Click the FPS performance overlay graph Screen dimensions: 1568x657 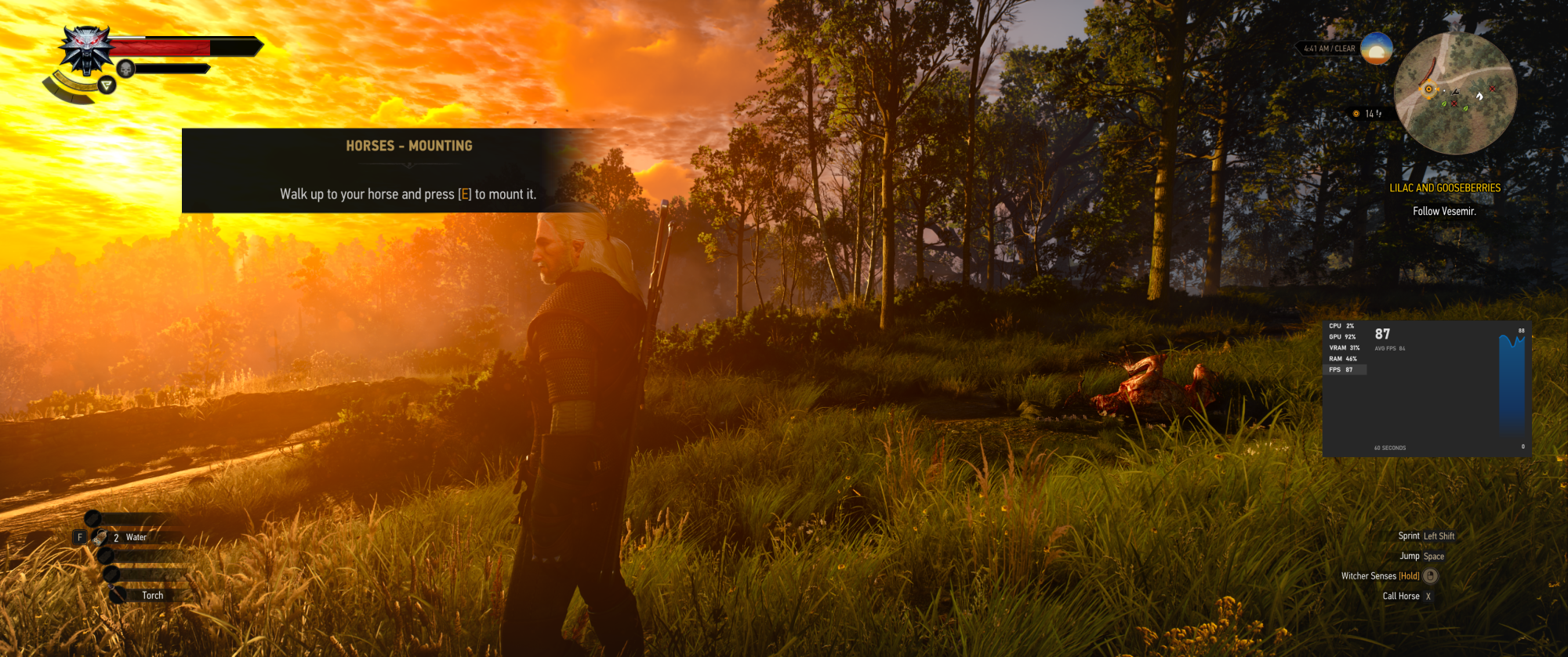[1512, 384]
